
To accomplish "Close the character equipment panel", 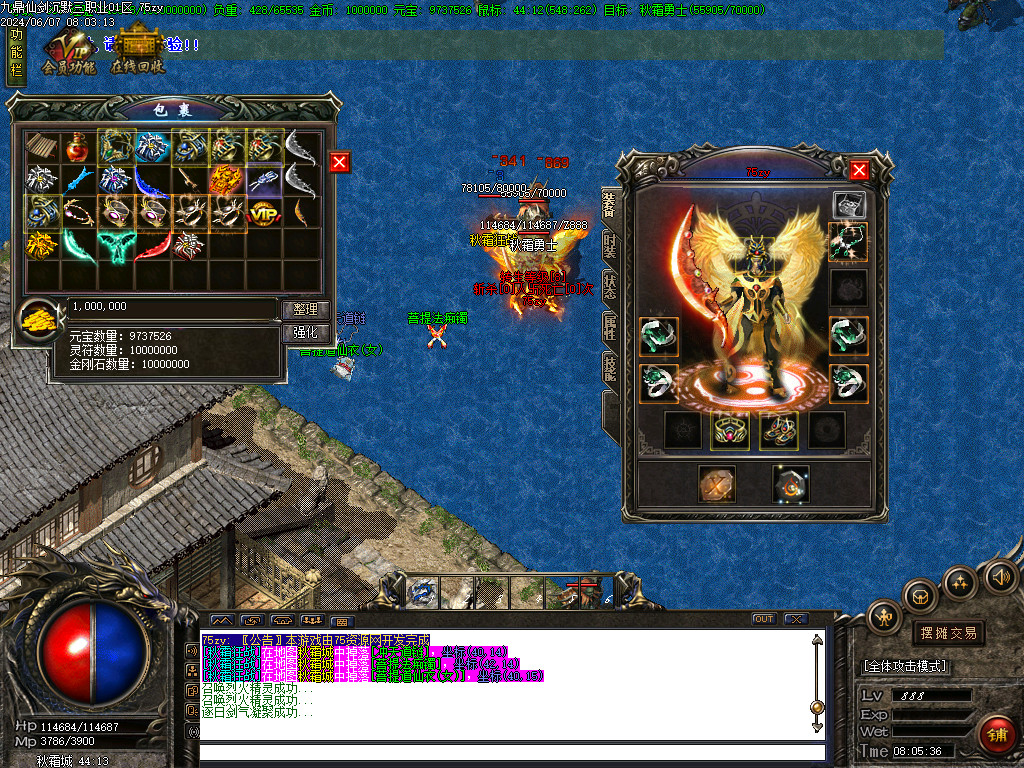I will pyautogui.click(x=858, y=170).
